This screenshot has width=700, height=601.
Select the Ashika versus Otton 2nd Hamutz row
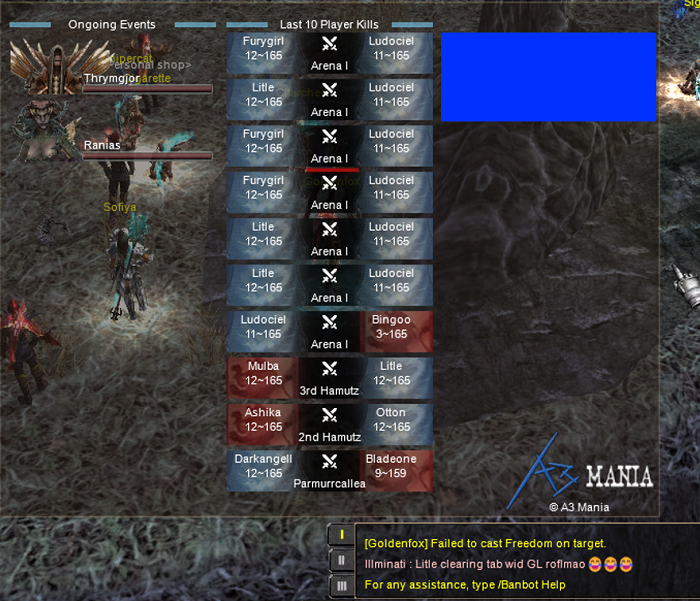[x=330, y=425]
